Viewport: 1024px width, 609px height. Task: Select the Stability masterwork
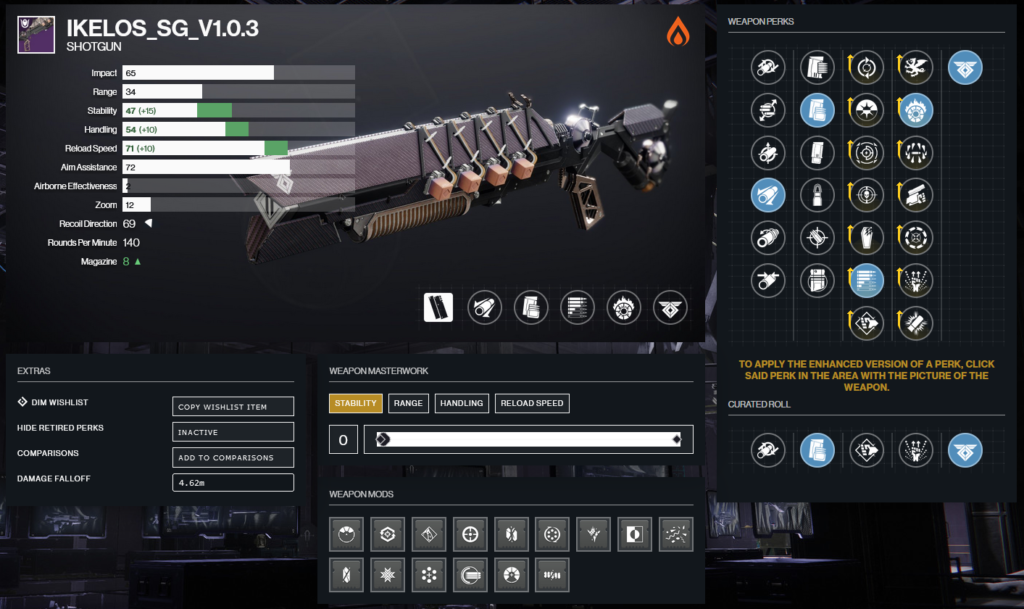pyautogui.click(x=355, y=403)
